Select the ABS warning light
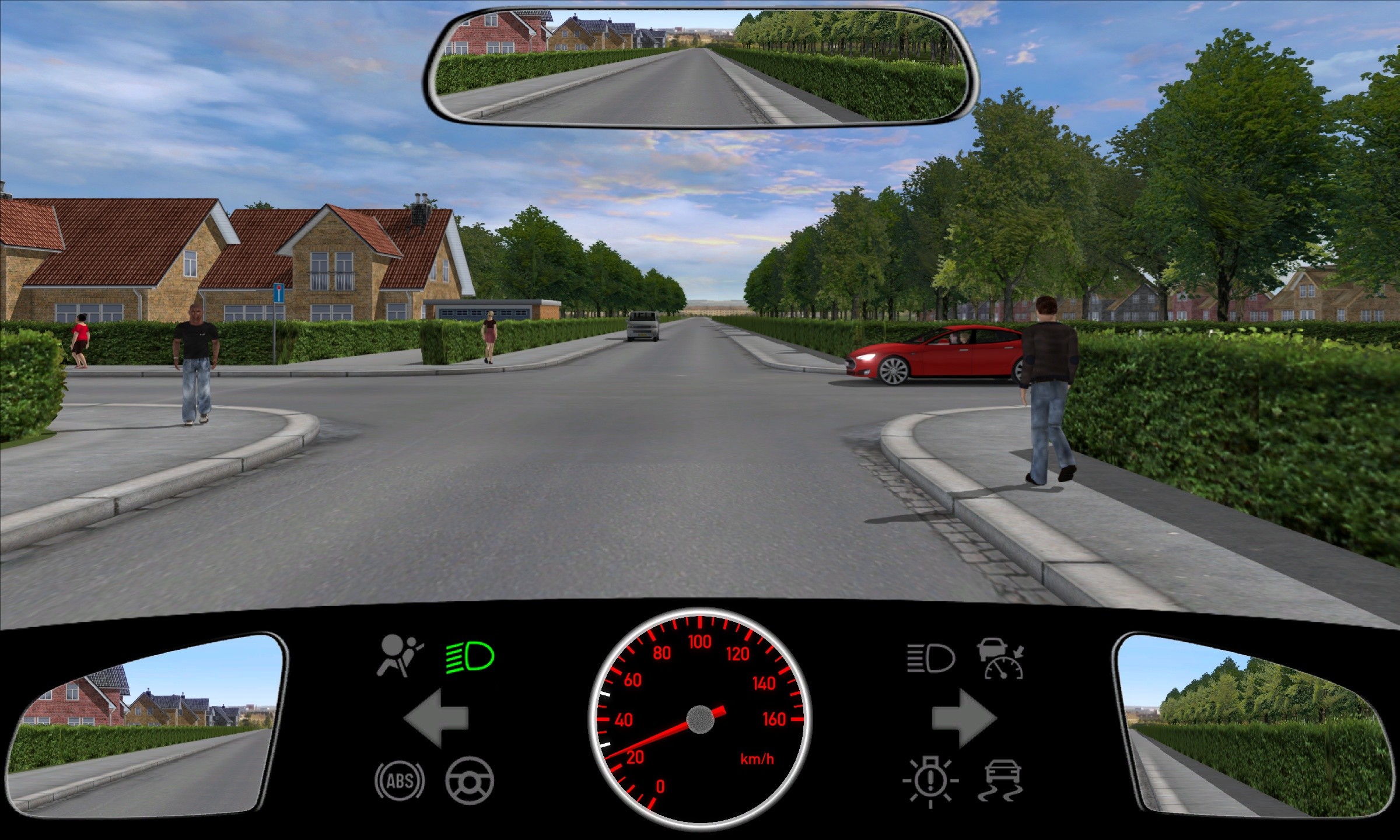This screenshot has height=840, width=1400. point(400,780)
